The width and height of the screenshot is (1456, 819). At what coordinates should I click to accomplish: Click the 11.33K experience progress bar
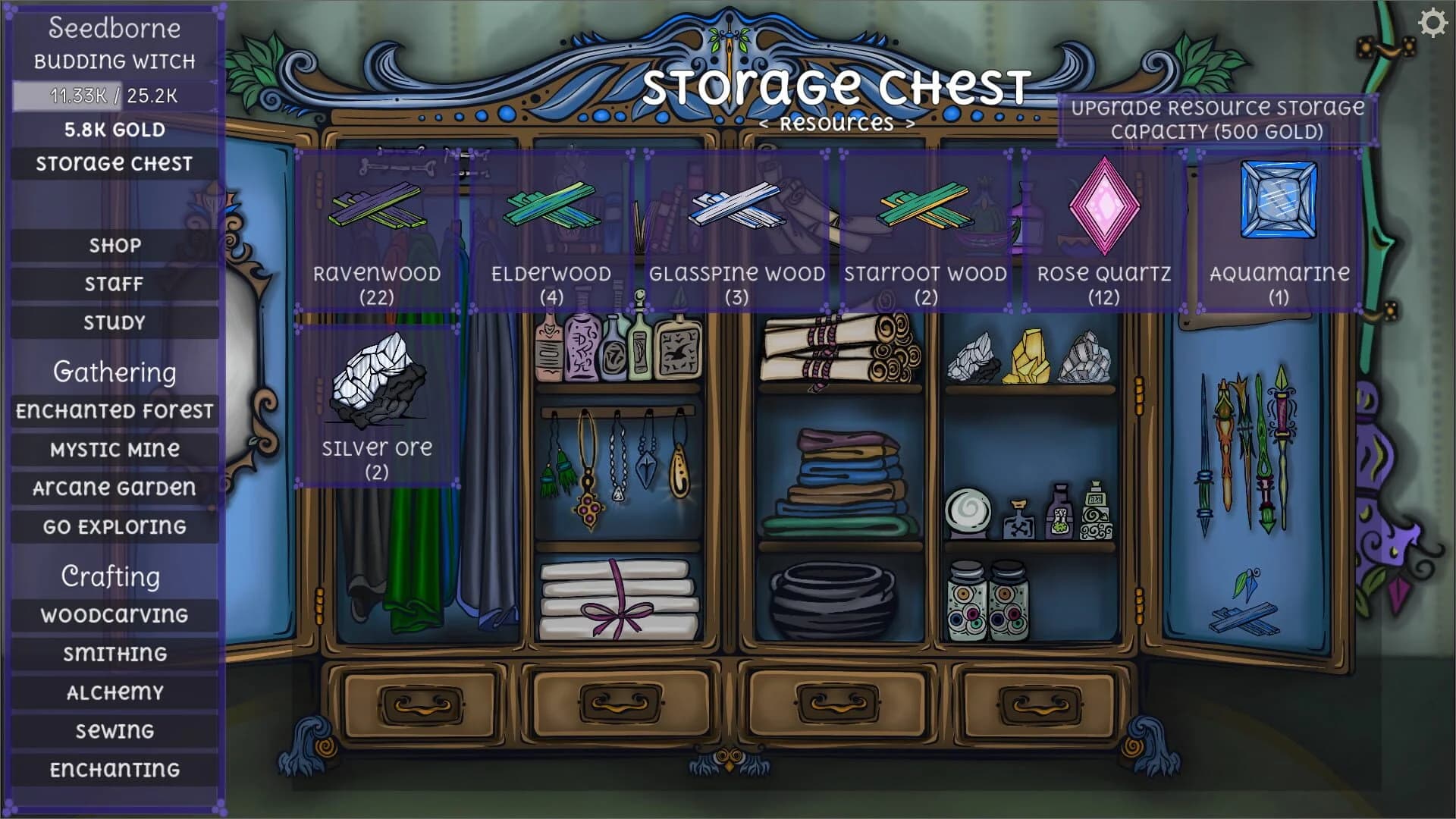click(x=112, y=96)
